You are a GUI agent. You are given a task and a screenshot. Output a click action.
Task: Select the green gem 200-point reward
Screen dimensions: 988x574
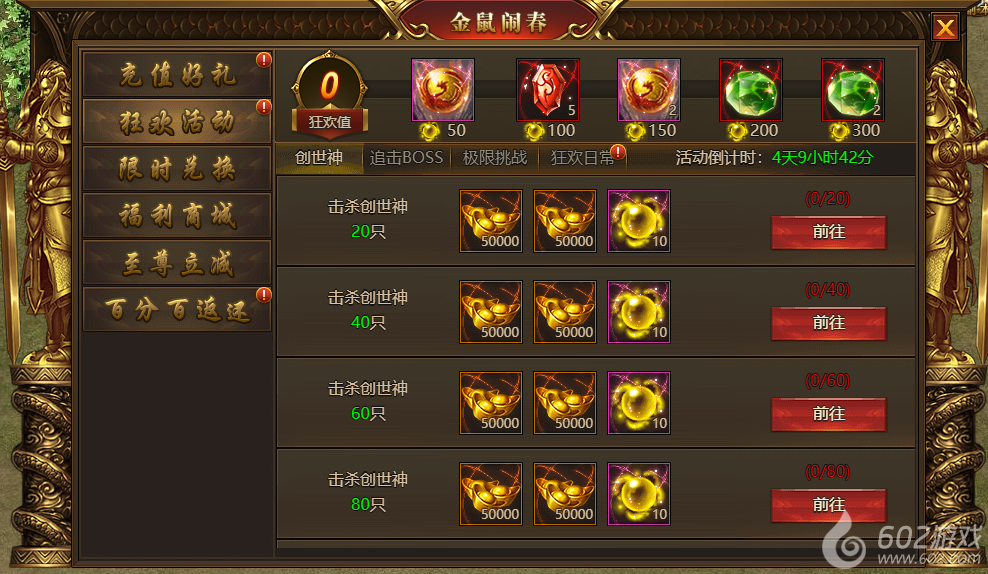click(x=751, y=90)
